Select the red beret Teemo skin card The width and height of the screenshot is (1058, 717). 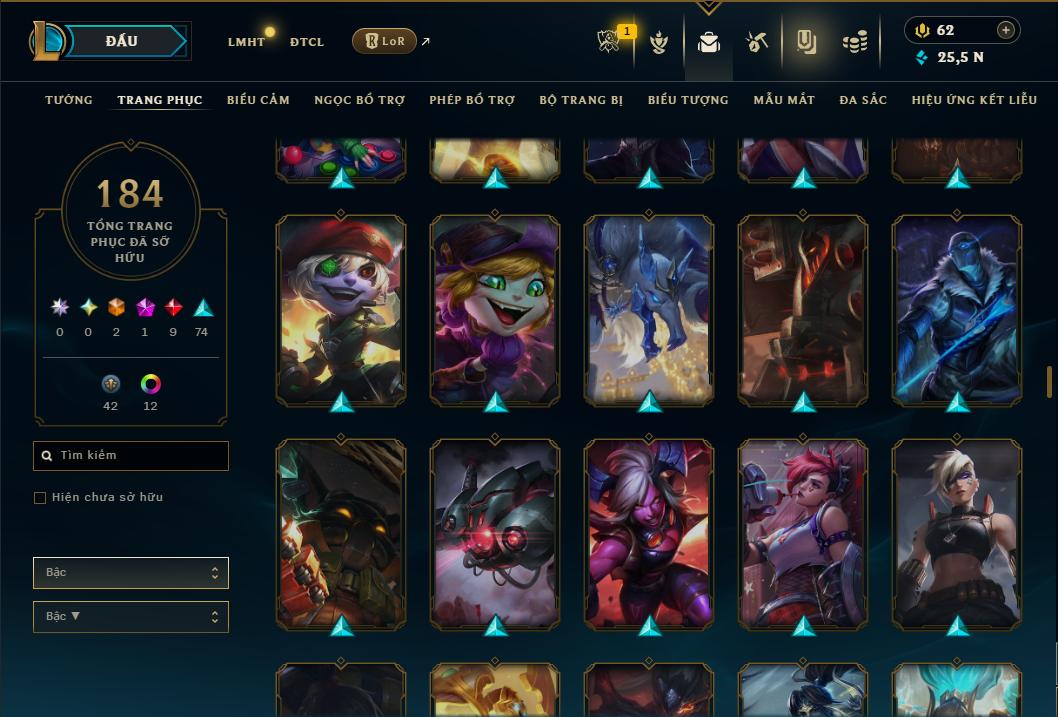(x=341, y=310)
